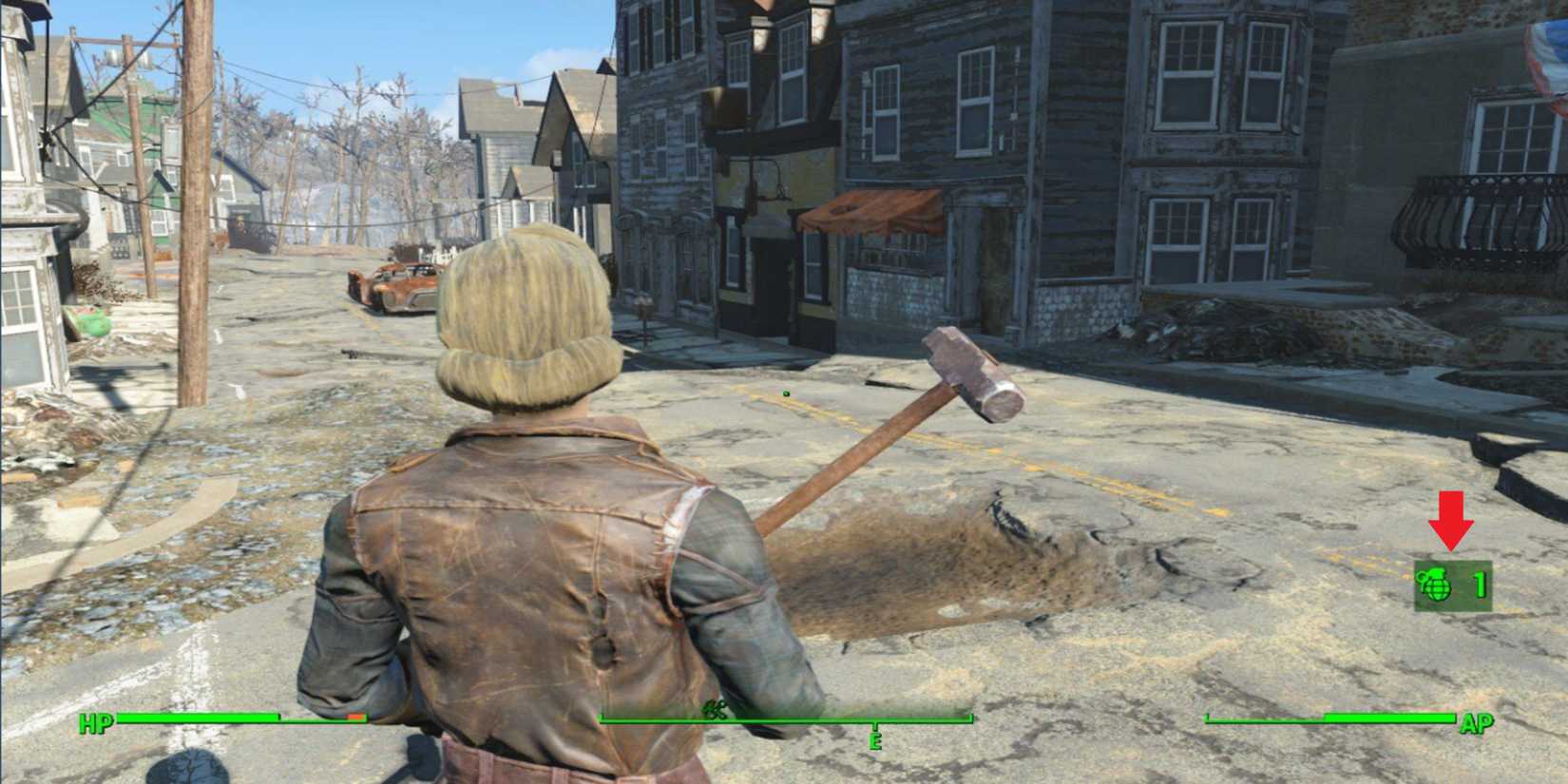Viewport: 1568px width, 784px height.
Task: Select the grenade count number 1
Action: tap(1480, 585)
